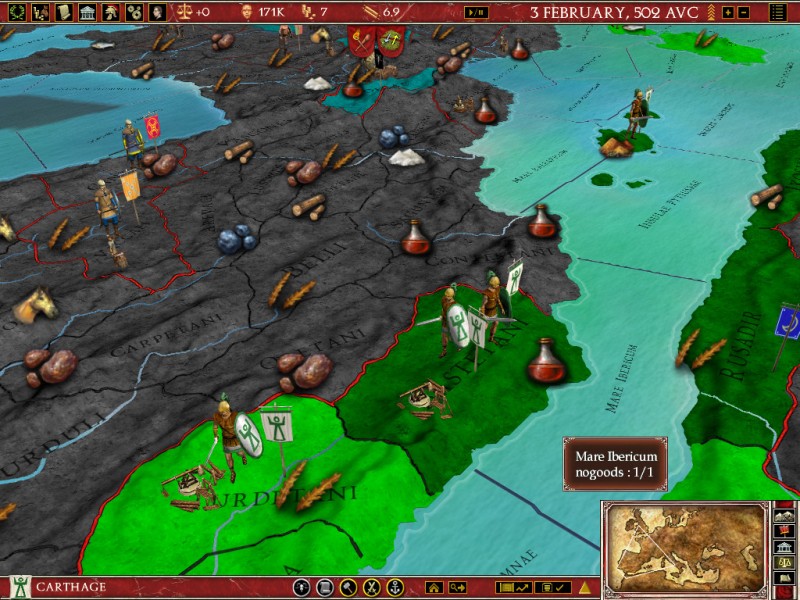Click the yellow triangle alert button
This screenshot has width=800, height=600.
pos(586,587)
